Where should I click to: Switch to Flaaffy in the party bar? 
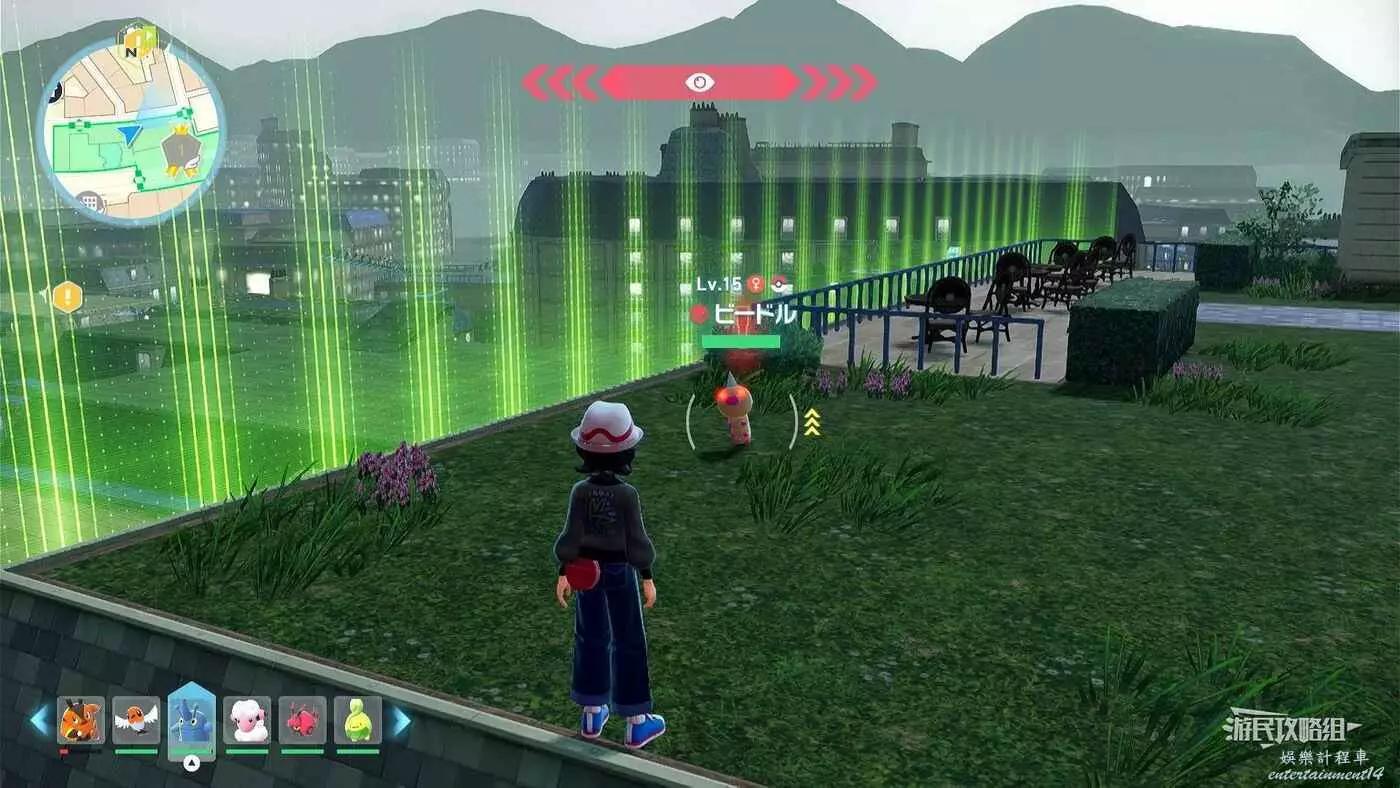(247, 721)
